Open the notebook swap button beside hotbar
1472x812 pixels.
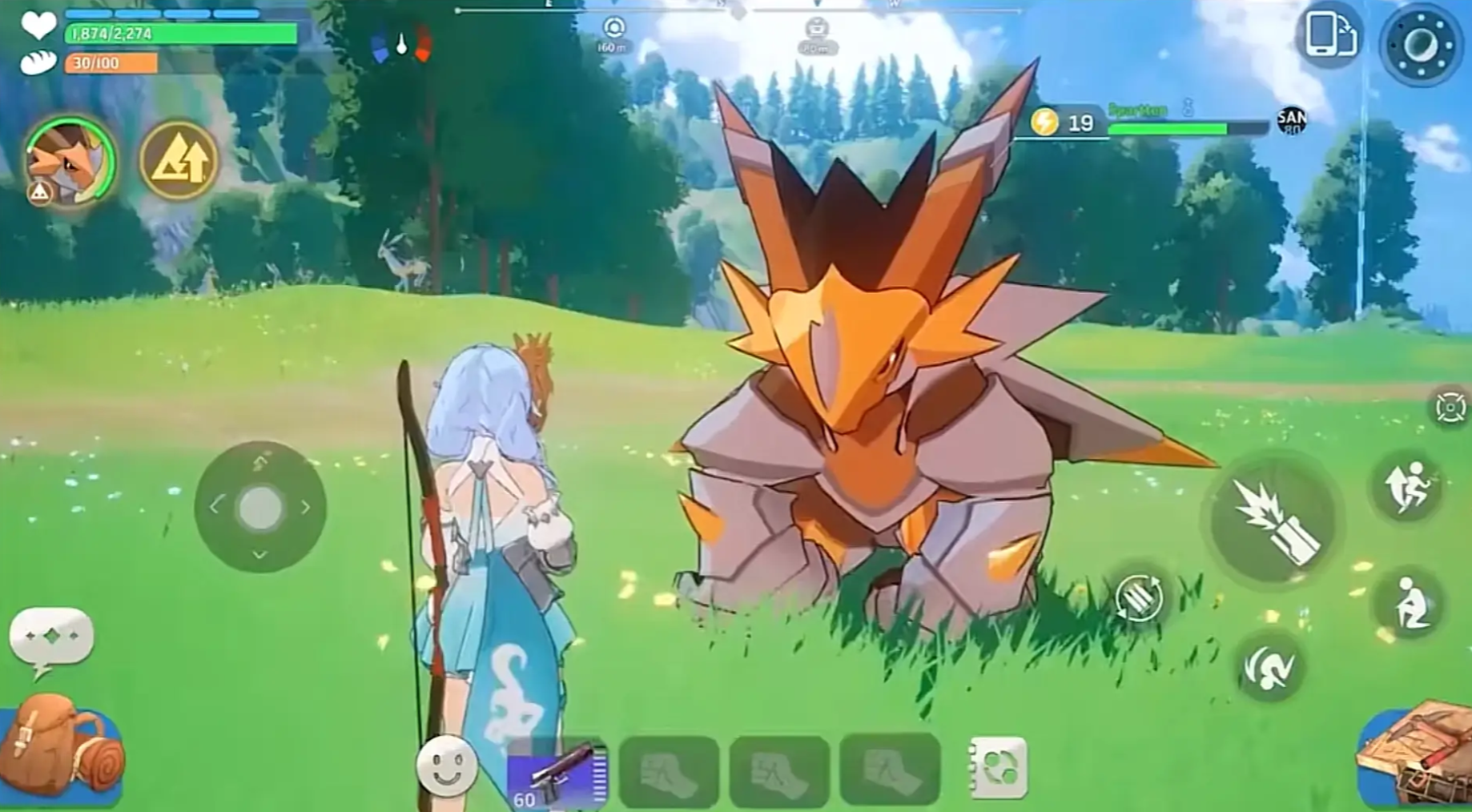(997, 768)
